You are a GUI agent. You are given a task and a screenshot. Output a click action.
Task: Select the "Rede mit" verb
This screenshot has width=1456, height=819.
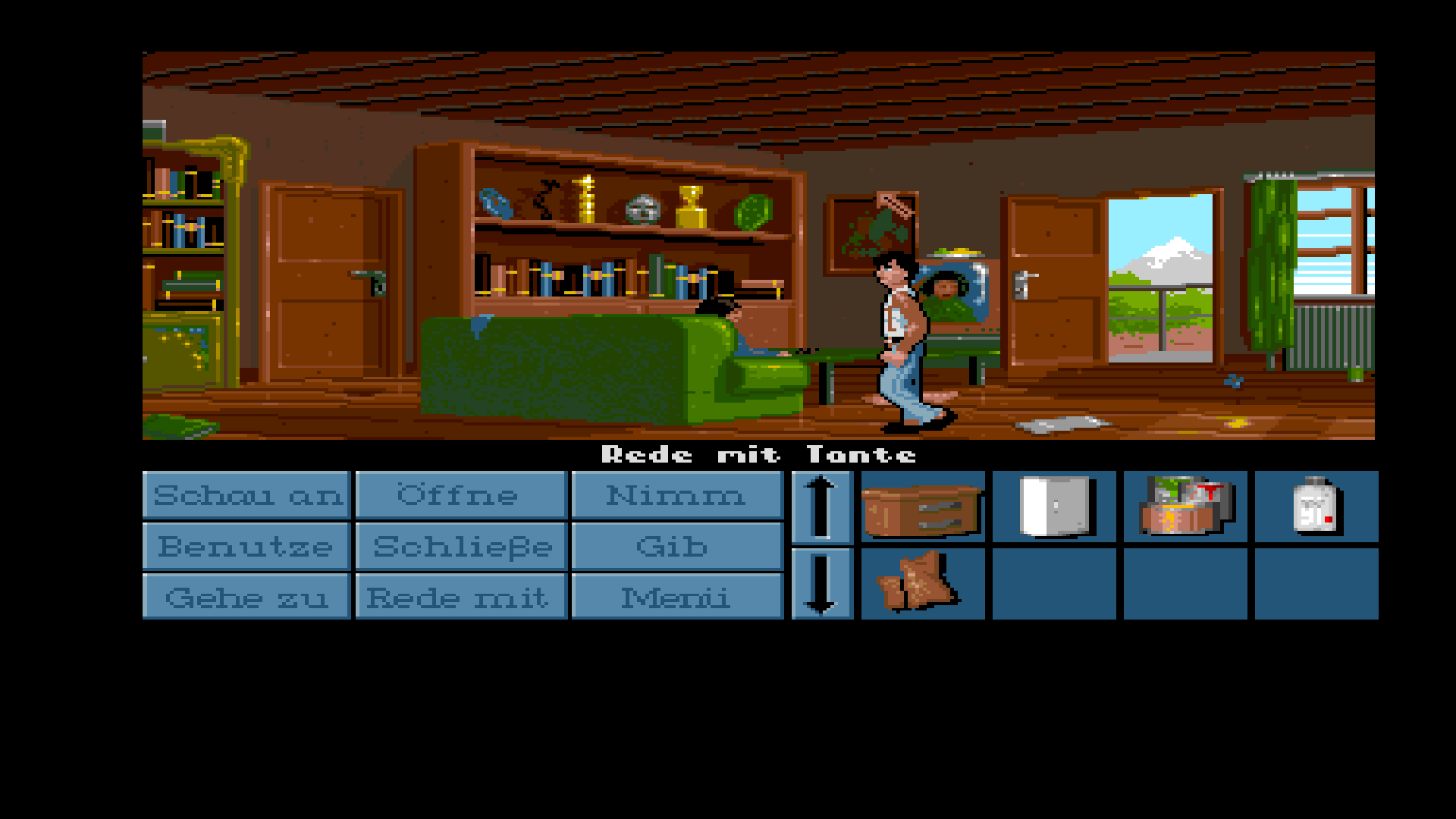[x=460, y=597]
